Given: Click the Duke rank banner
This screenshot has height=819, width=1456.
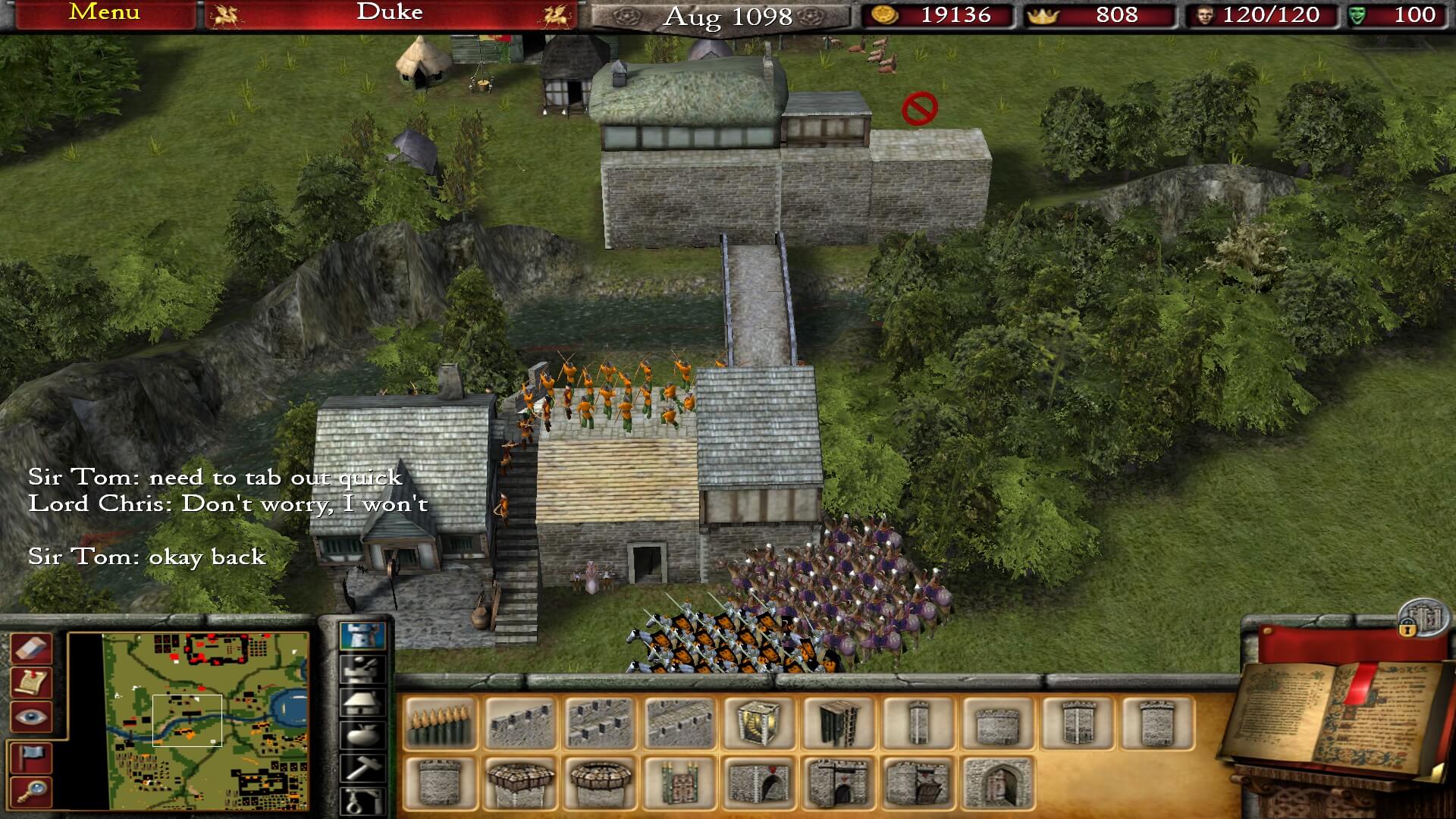Looking at the screenshot, I should coord(390,13).
